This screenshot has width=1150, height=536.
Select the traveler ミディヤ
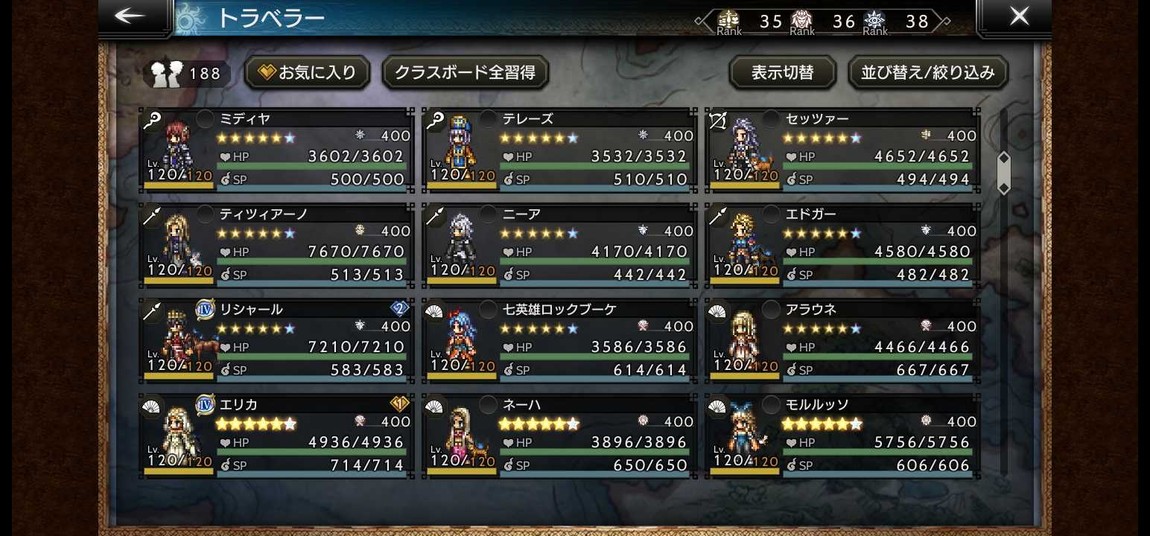(x=276, y=149)
